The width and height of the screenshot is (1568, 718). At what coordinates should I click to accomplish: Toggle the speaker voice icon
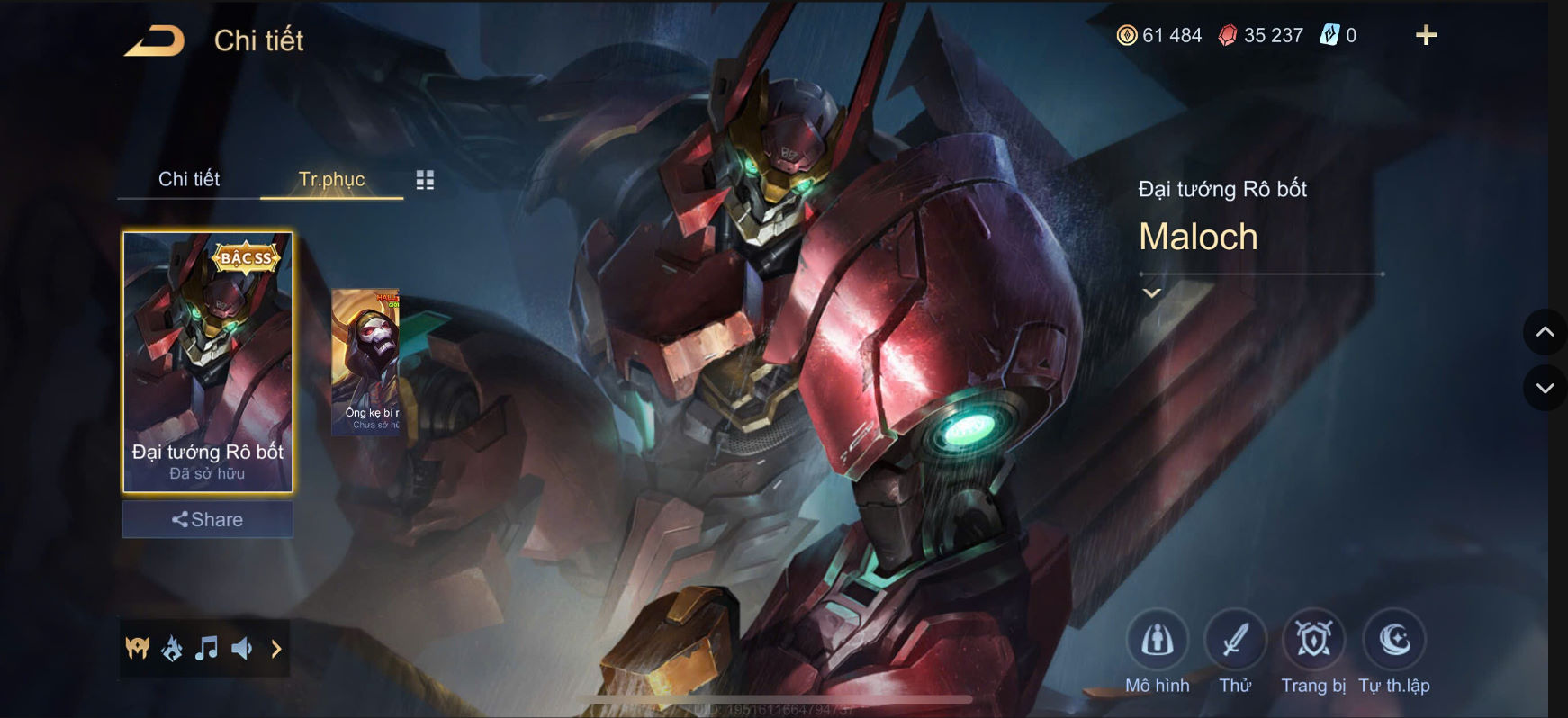tap(242, 647)
